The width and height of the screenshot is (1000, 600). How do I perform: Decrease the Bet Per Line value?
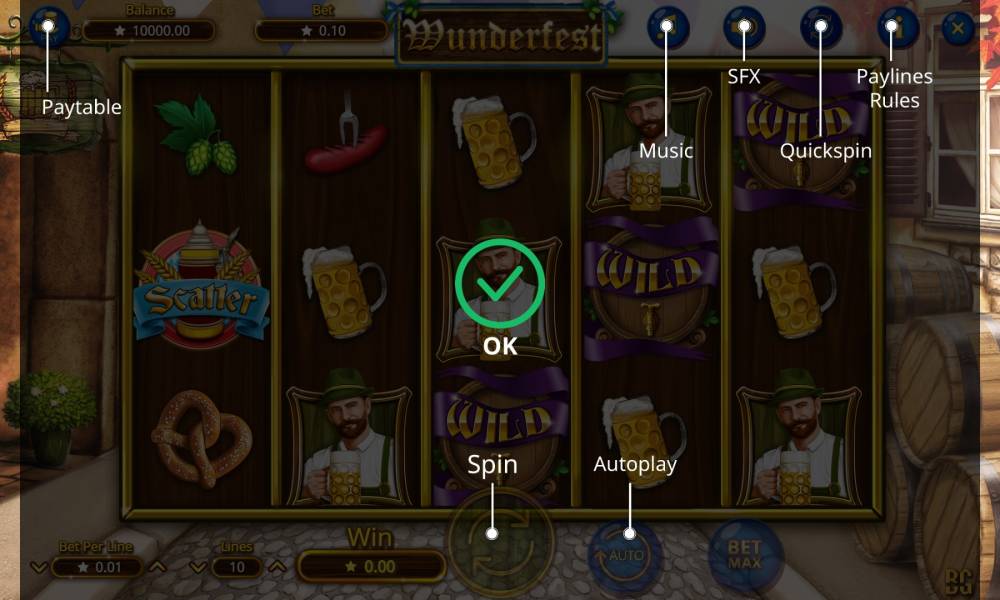click(38, 568)
